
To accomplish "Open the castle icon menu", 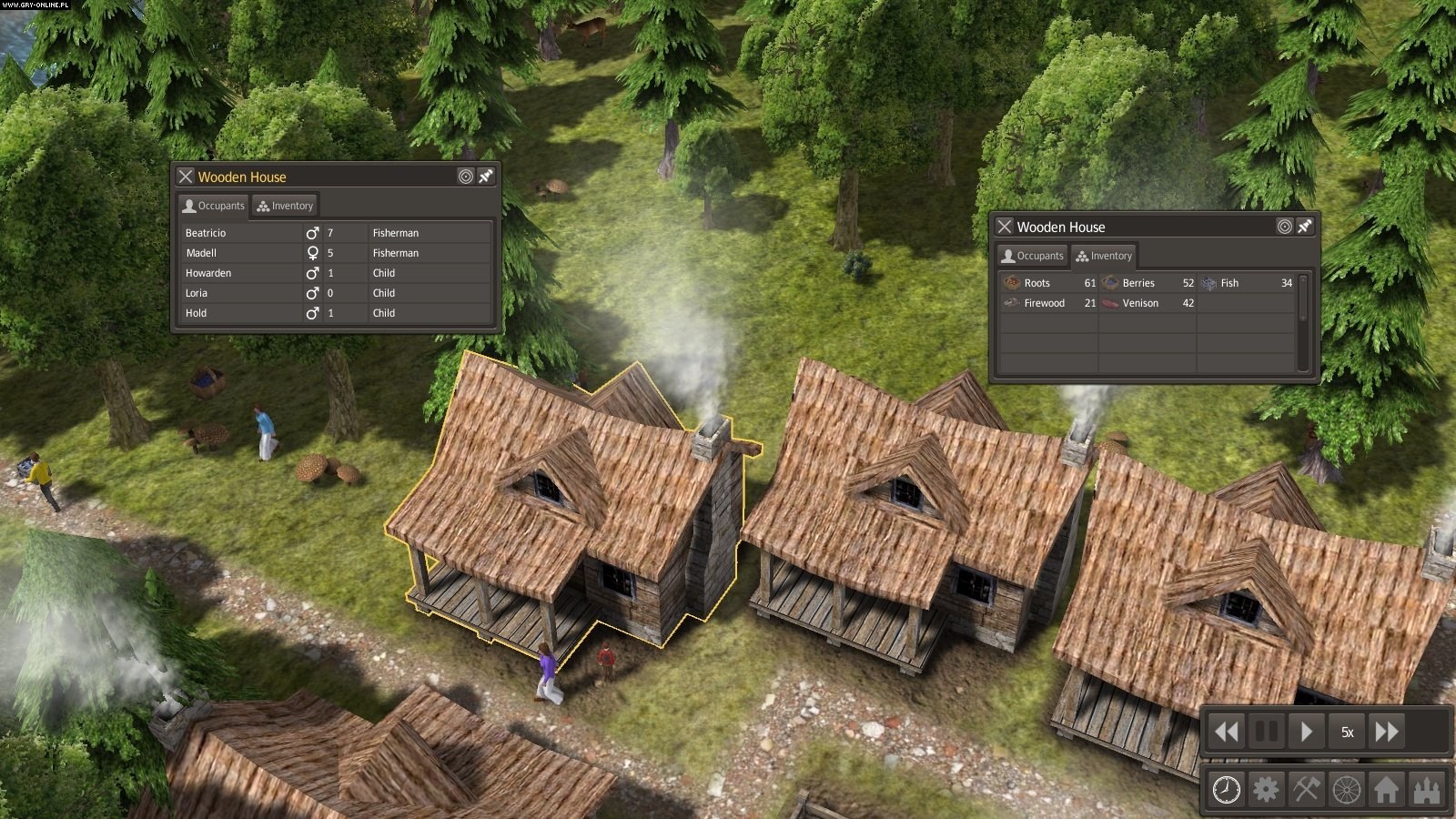I will (x=1426, y=789).
